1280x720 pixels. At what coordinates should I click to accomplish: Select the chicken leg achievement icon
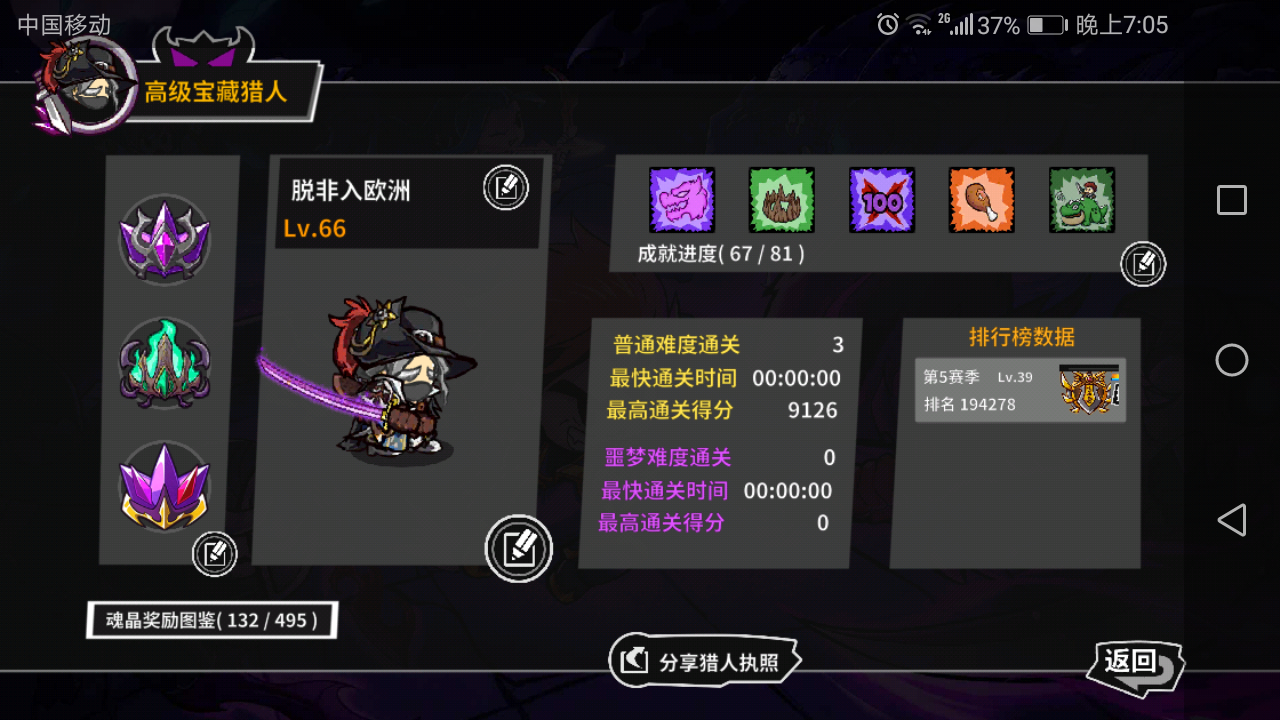(981, 199)
